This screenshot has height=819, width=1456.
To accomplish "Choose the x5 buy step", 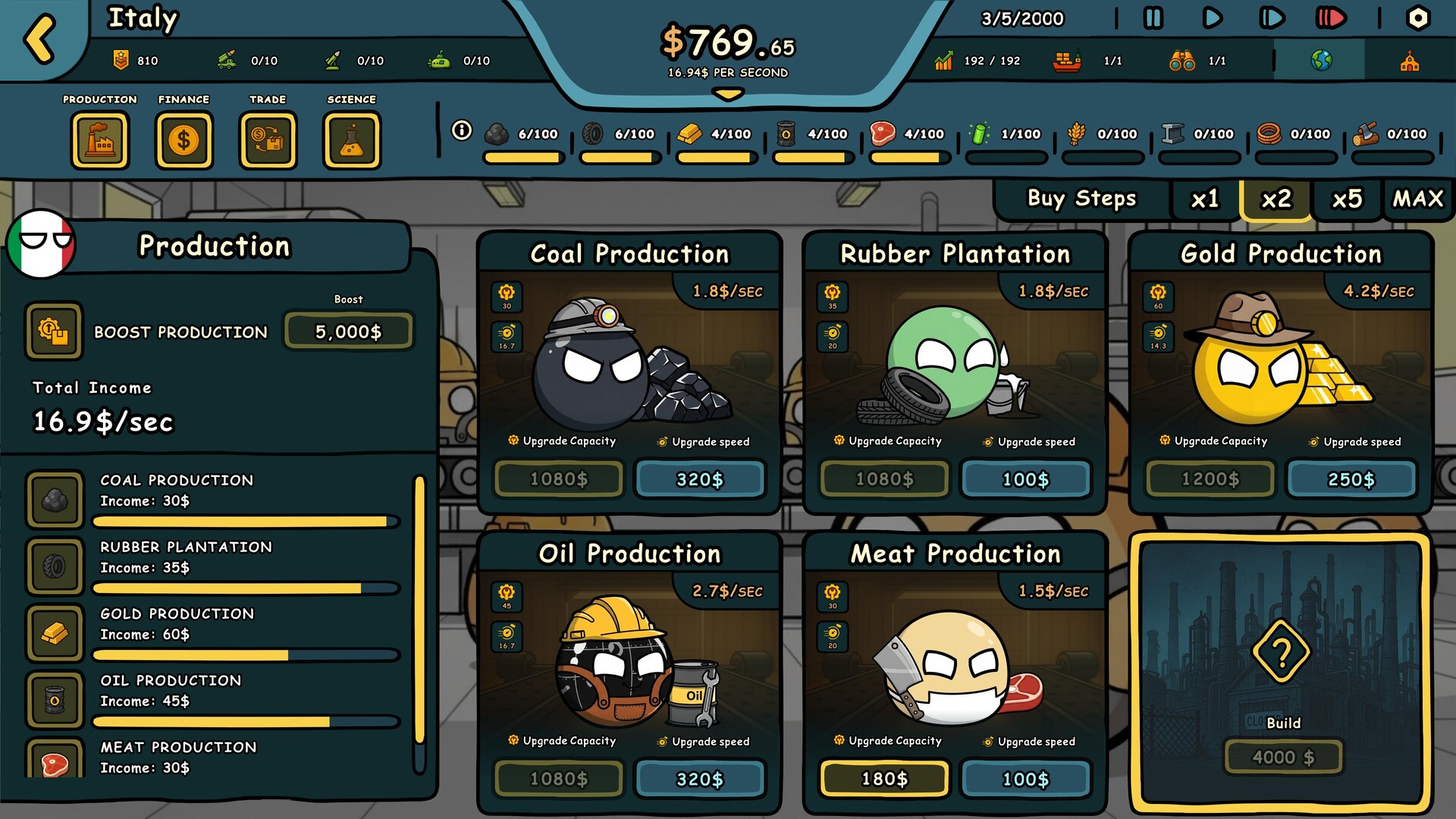I will tap(1347, 199).
